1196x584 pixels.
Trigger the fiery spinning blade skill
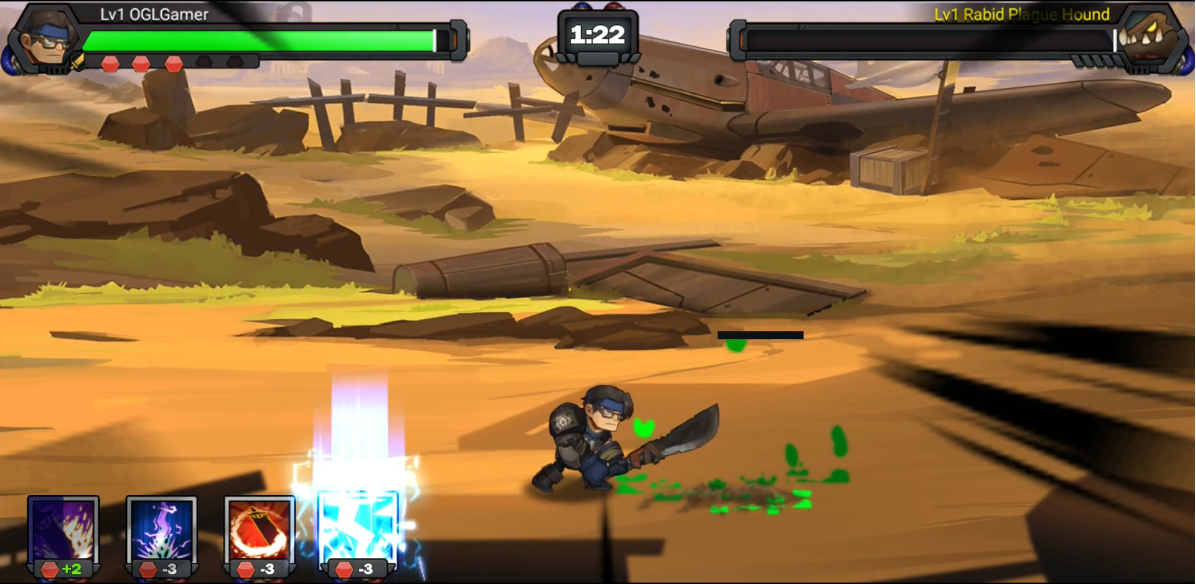pos(259,530)
